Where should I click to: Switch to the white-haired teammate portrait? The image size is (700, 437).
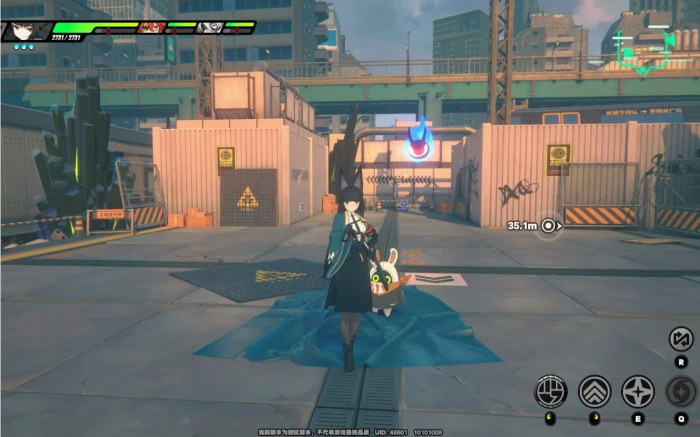pyautogui.click(x=210, y=27)
